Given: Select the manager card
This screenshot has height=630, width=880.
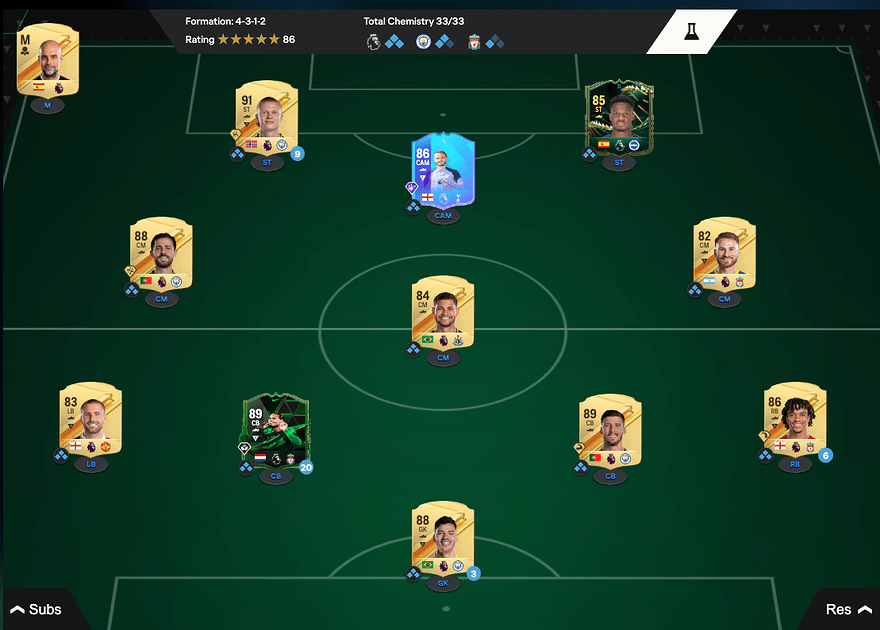Looking at the screenshot, I should coord(47,60).
